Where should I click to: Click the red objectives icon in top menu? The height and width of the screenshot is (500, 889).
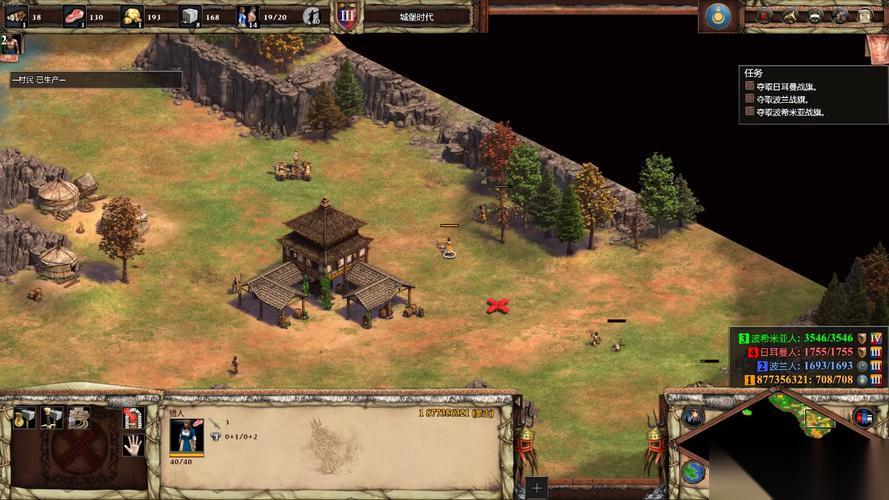pyautogui.click(x=764, y=16)
